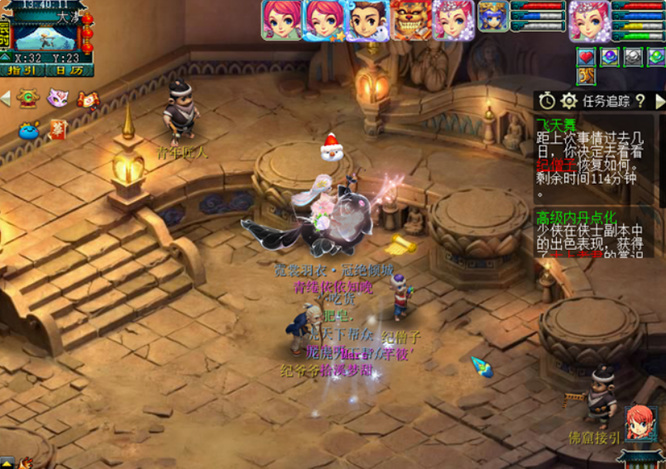Open the red envelope icon
666x469 pixels.
[x=58, y=127]
